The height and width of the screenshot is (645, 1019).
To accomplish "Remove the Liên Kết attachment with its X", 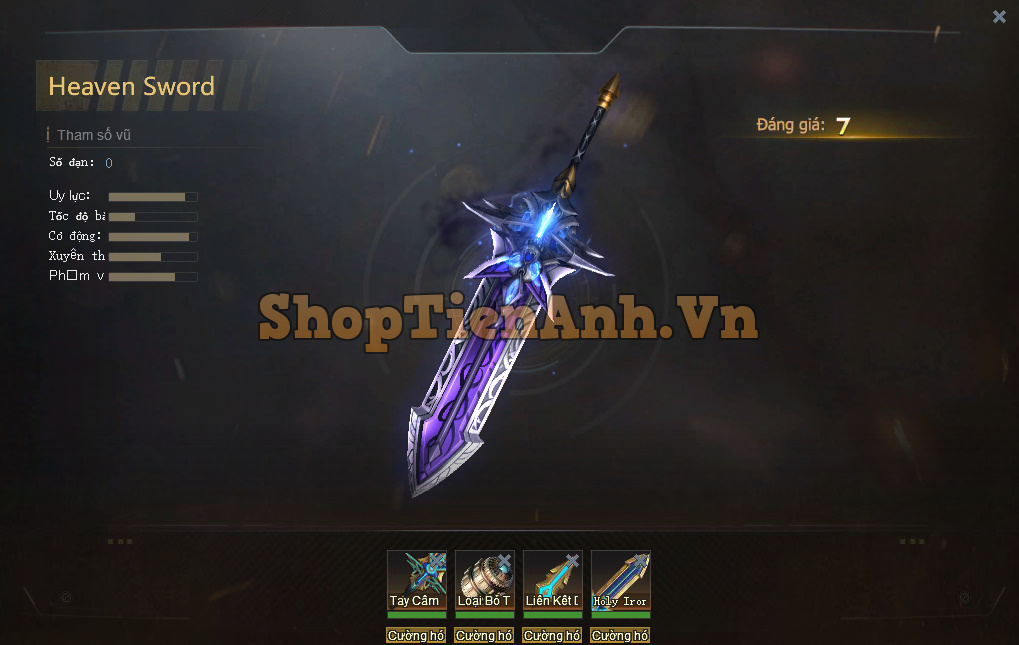I will click(x=573, y=560).
